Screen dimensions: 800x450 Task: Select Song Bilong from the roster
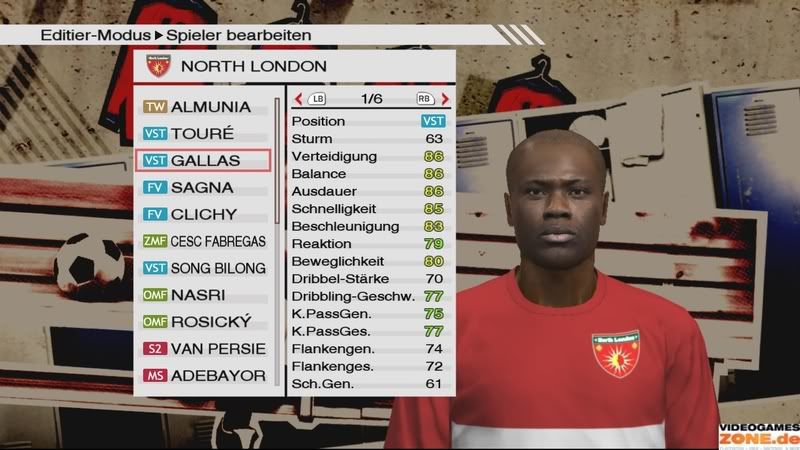pos(205,269)
